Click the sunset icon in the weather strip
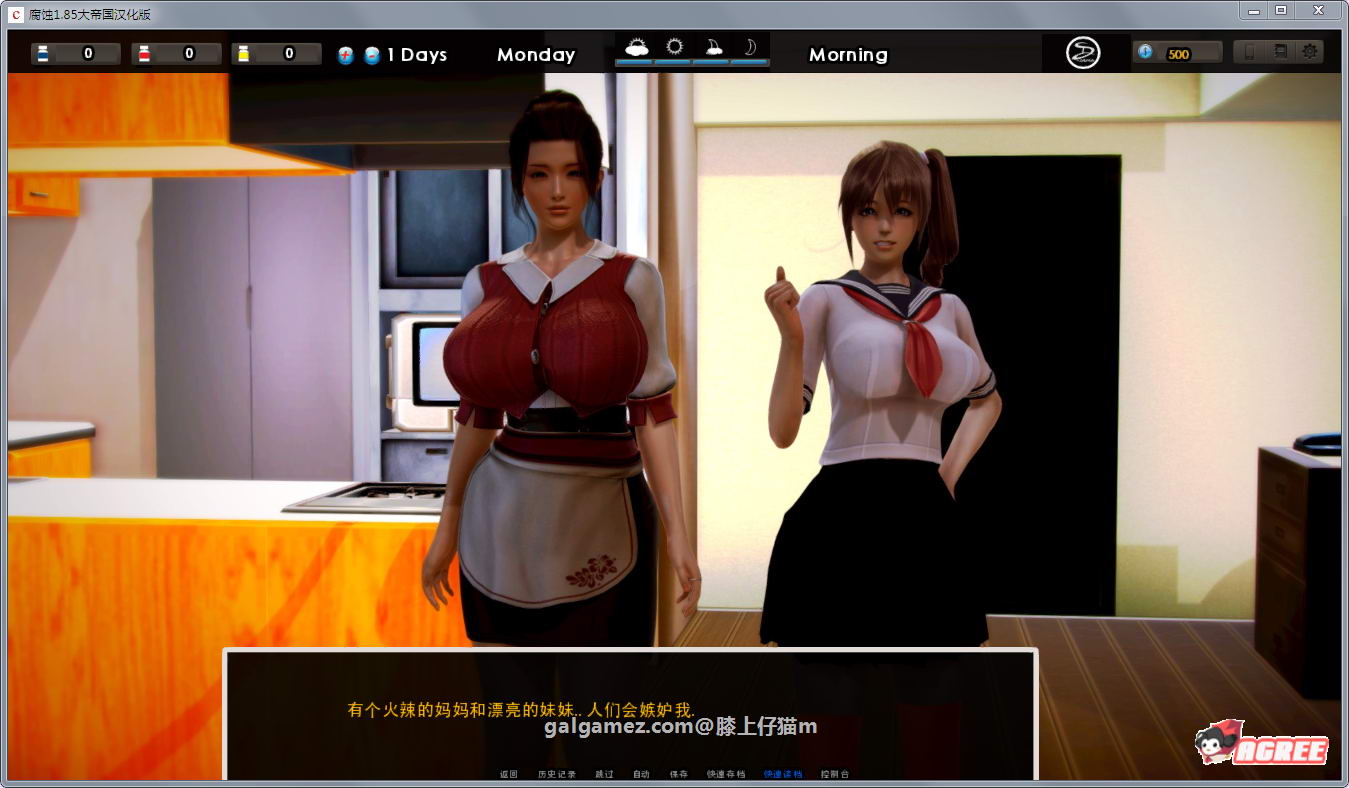1349x788 pixels. (x=712, y=48)
